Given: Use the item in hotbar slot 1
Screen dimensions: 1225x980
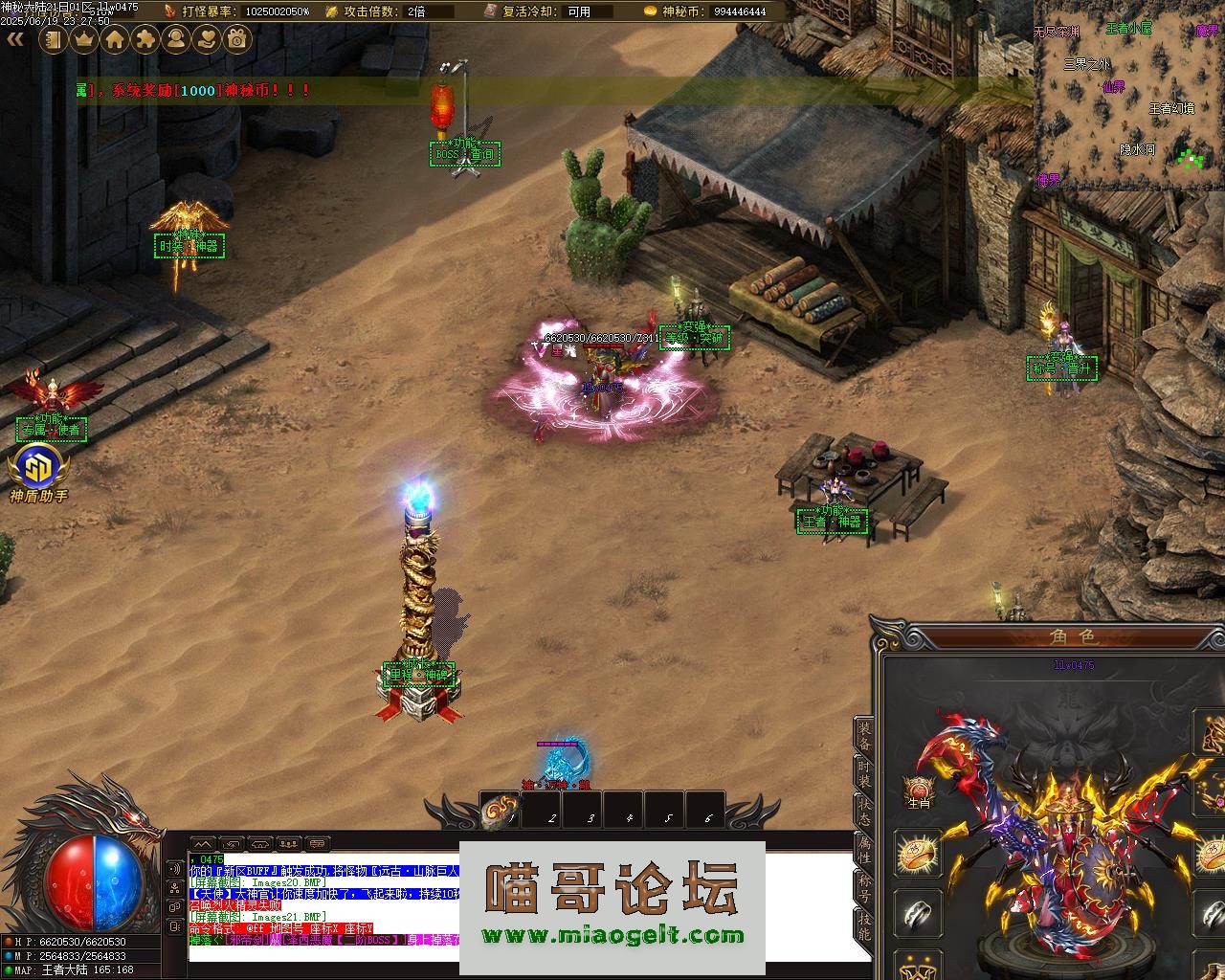Looking at the screenshot, I should click(500, 811).
